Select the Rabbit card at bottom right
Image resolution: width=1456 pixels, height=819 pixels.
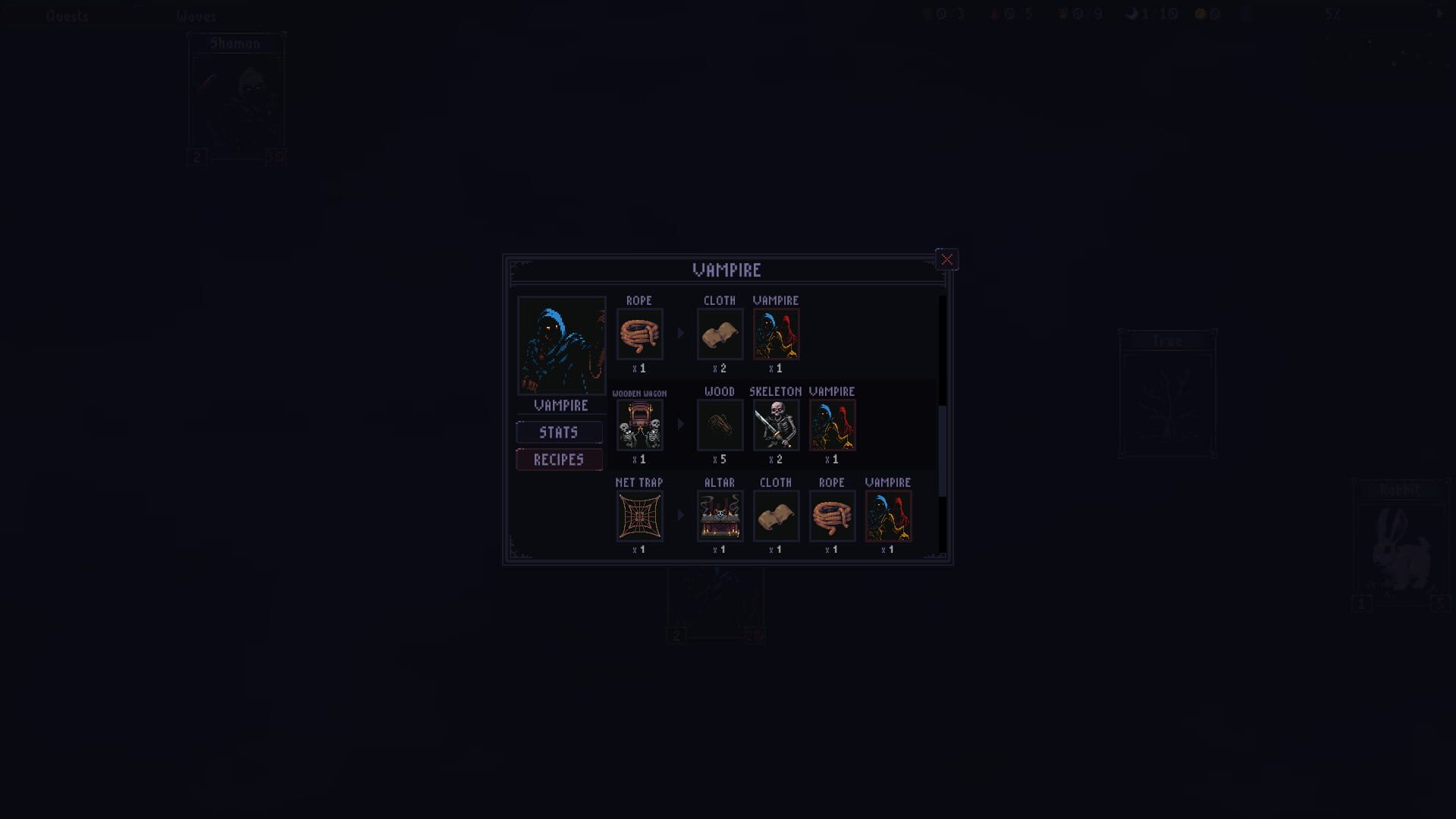(1402, 546)
